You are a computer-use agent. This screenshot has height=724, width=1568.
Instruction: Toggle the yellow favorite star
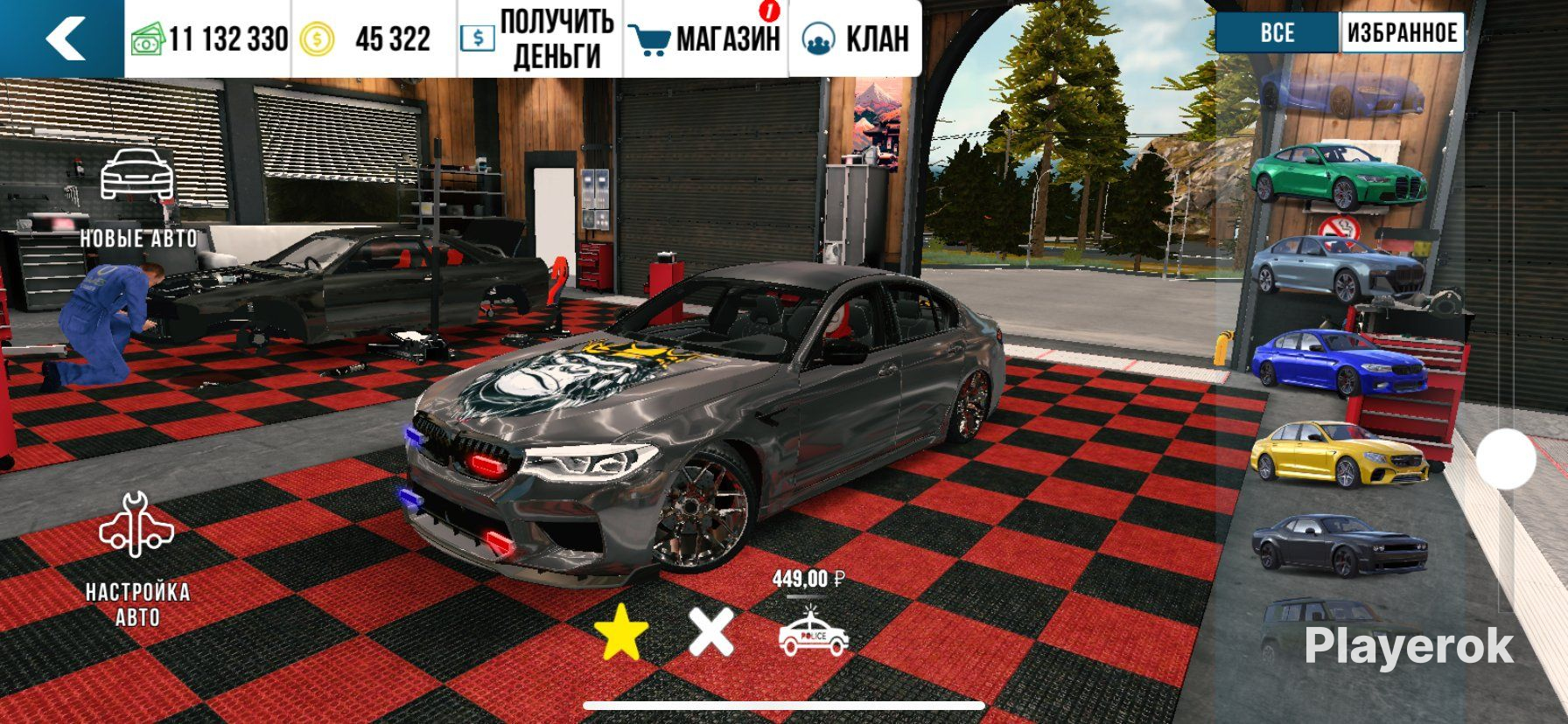[621, 631]
